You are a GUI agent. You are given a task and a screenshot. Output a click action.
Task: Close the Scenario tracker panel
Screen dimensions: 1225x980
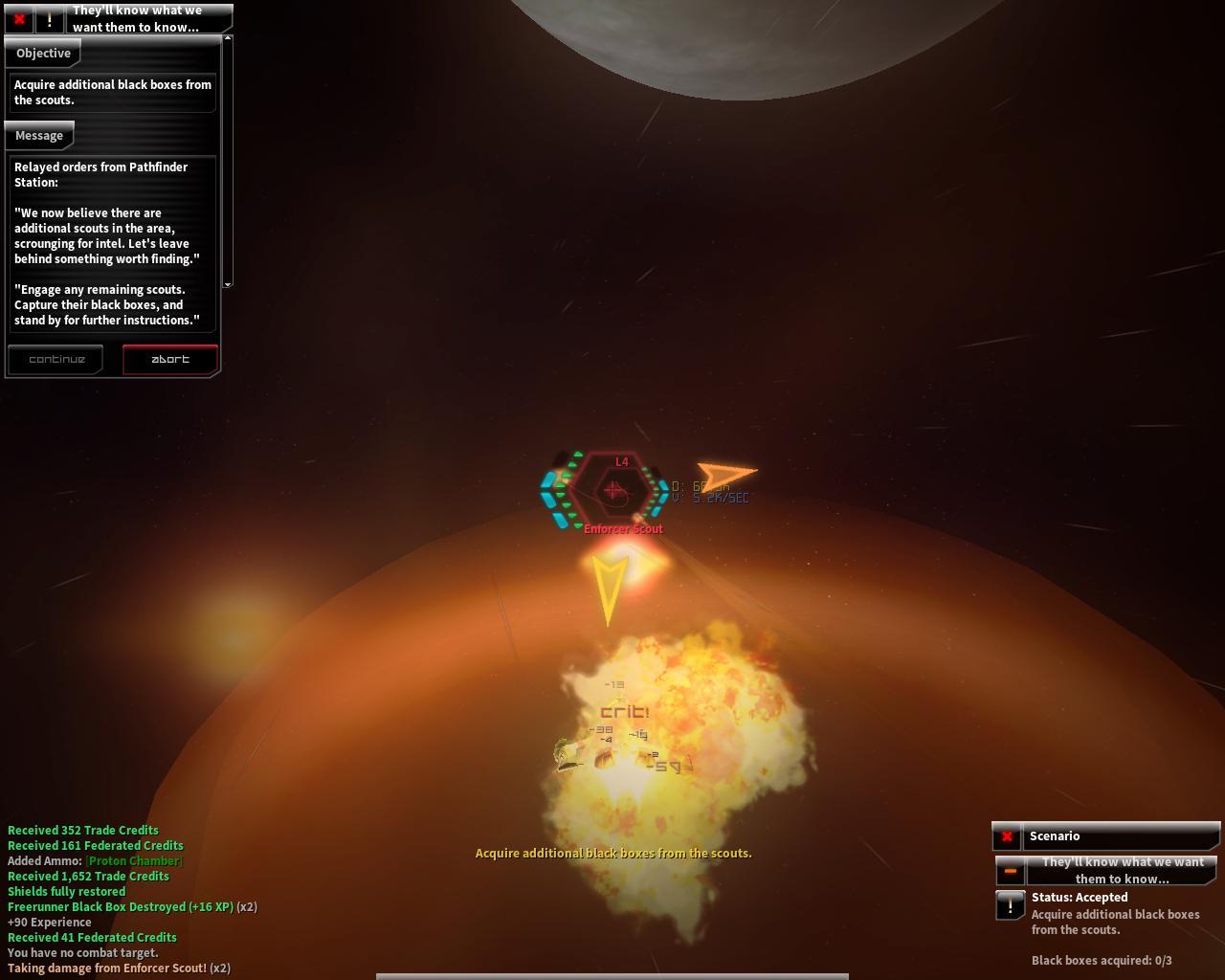1007,836
